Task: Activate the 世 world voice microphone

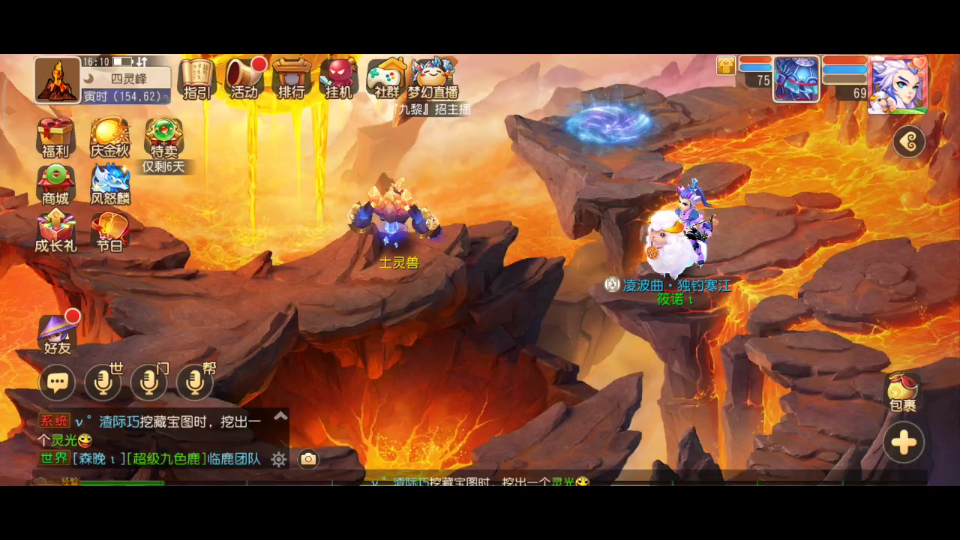Action: [103, 381]
